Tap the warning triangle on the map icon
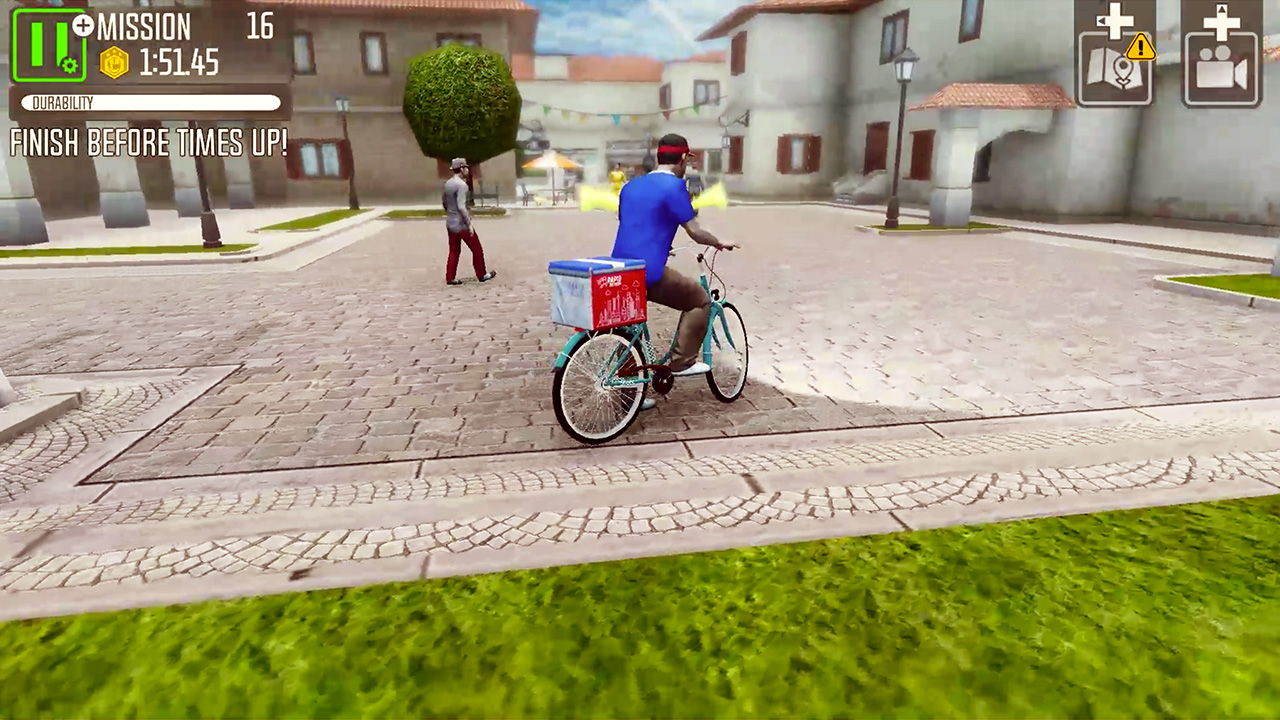The width and height of the screenshot is (1280, 720). tap(1140, 50)
